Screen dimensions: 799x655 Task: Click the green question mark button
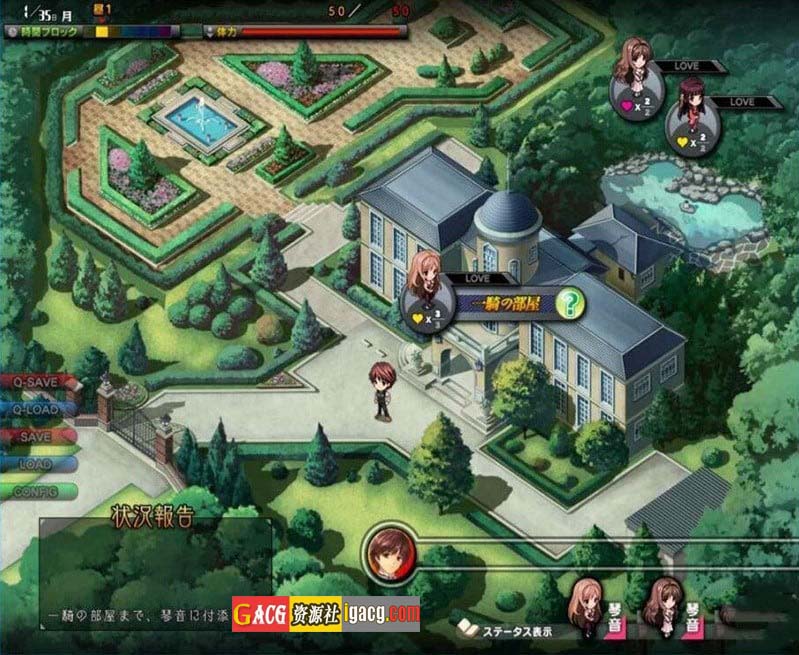pos(569,303)
